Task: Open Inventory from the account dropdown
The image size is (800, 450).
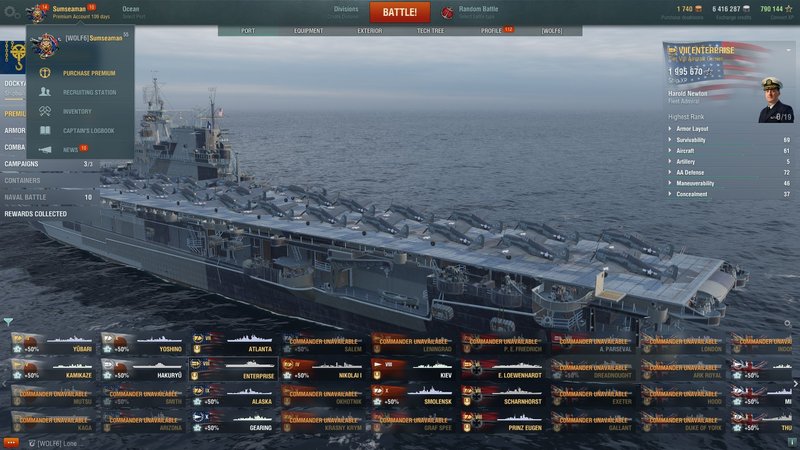Action: (x=77, y=111)
